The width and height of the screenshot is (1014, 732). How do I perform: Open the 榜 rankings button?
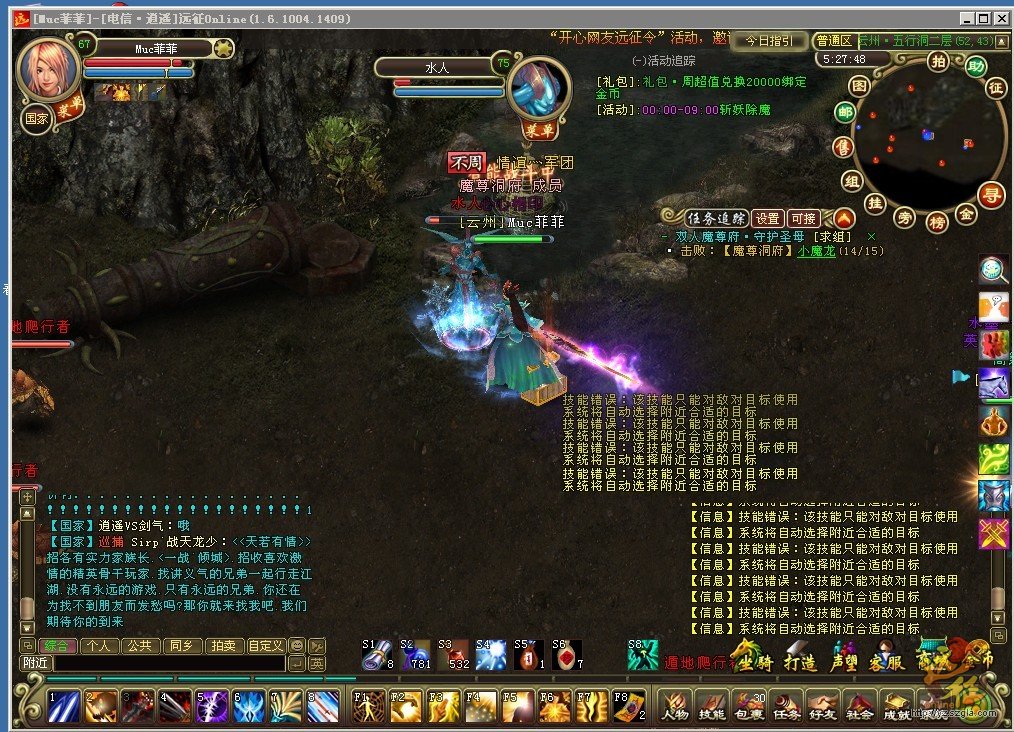click(x=936, y=221)
